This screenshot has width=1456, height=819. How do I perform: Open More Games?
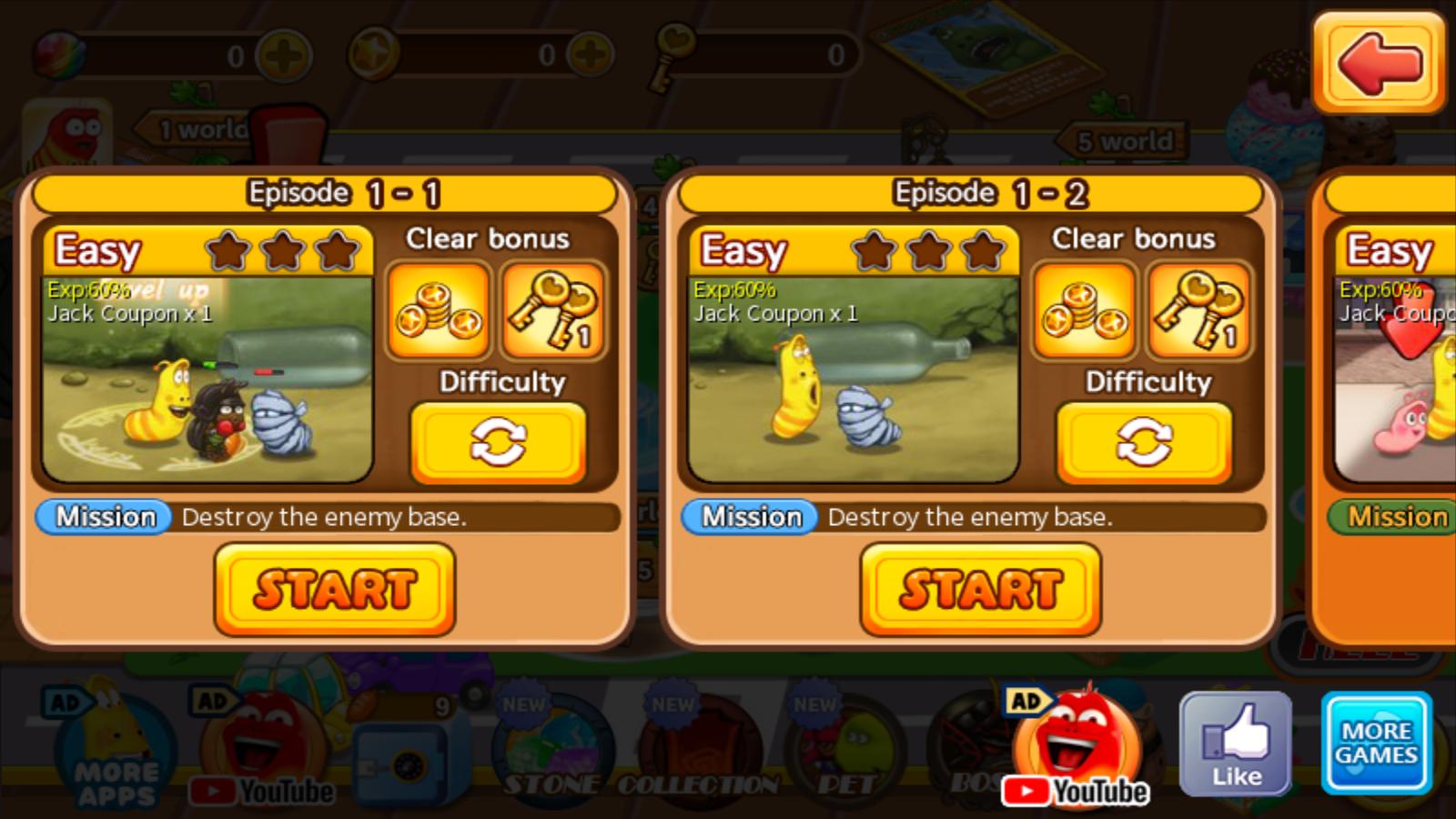1376,742
